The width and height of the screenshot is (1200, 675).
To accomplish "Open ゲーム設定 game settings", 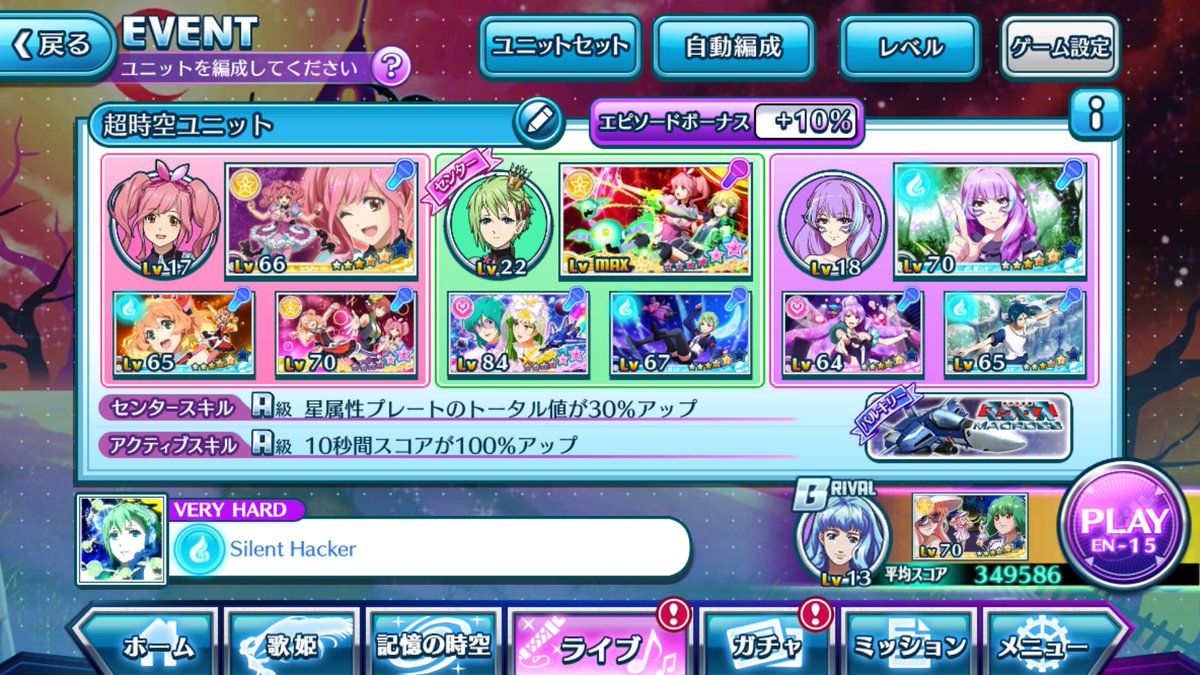I will 1059,46.
